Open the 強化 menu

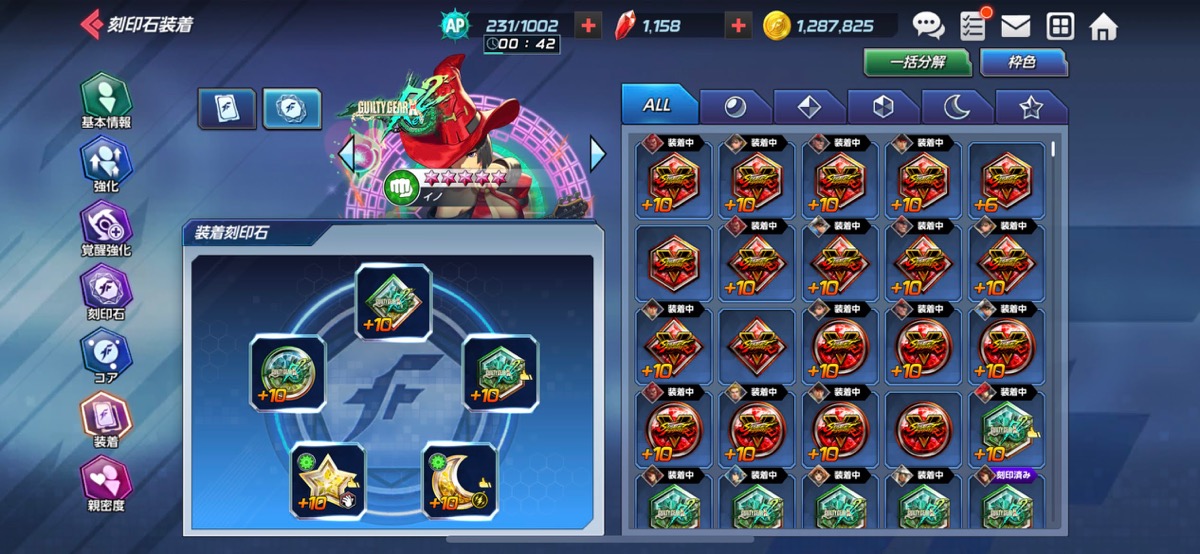[x=106, y=164]
